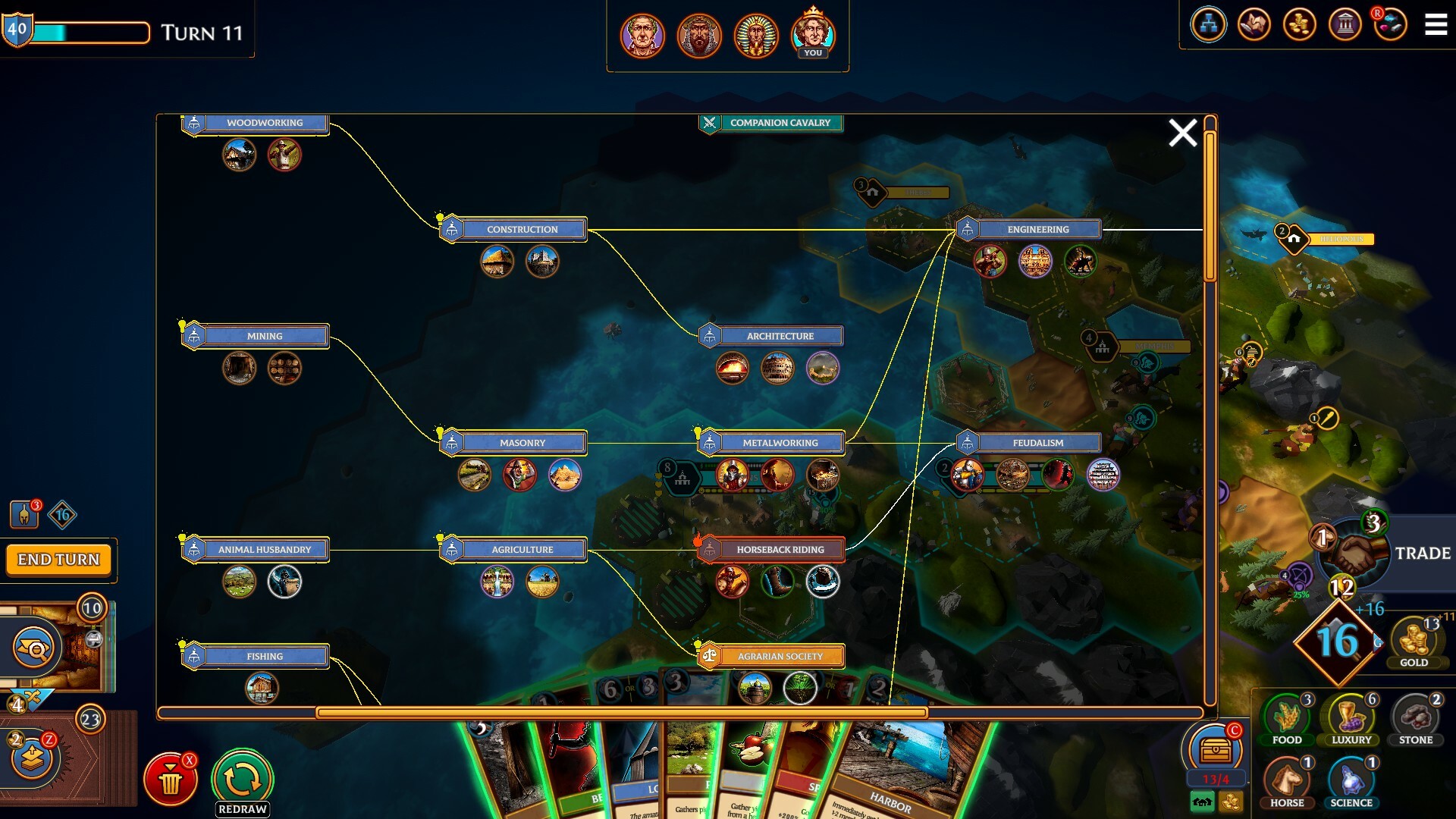Select the leader portrait labeled YOU
Viewport: 1456px width, 819px height.
pos(813,34)
